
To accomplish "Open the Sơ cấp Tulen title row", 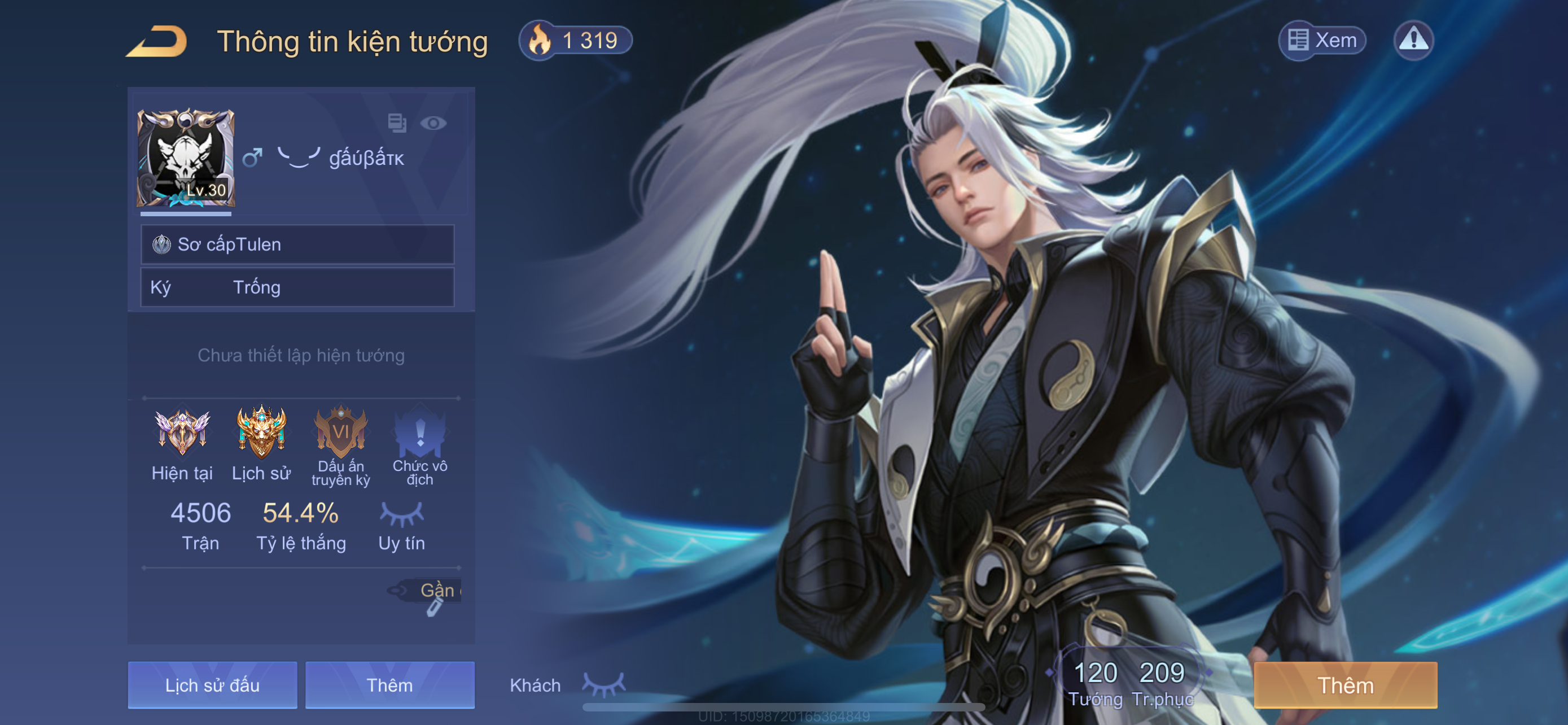I will click(297, 244).
